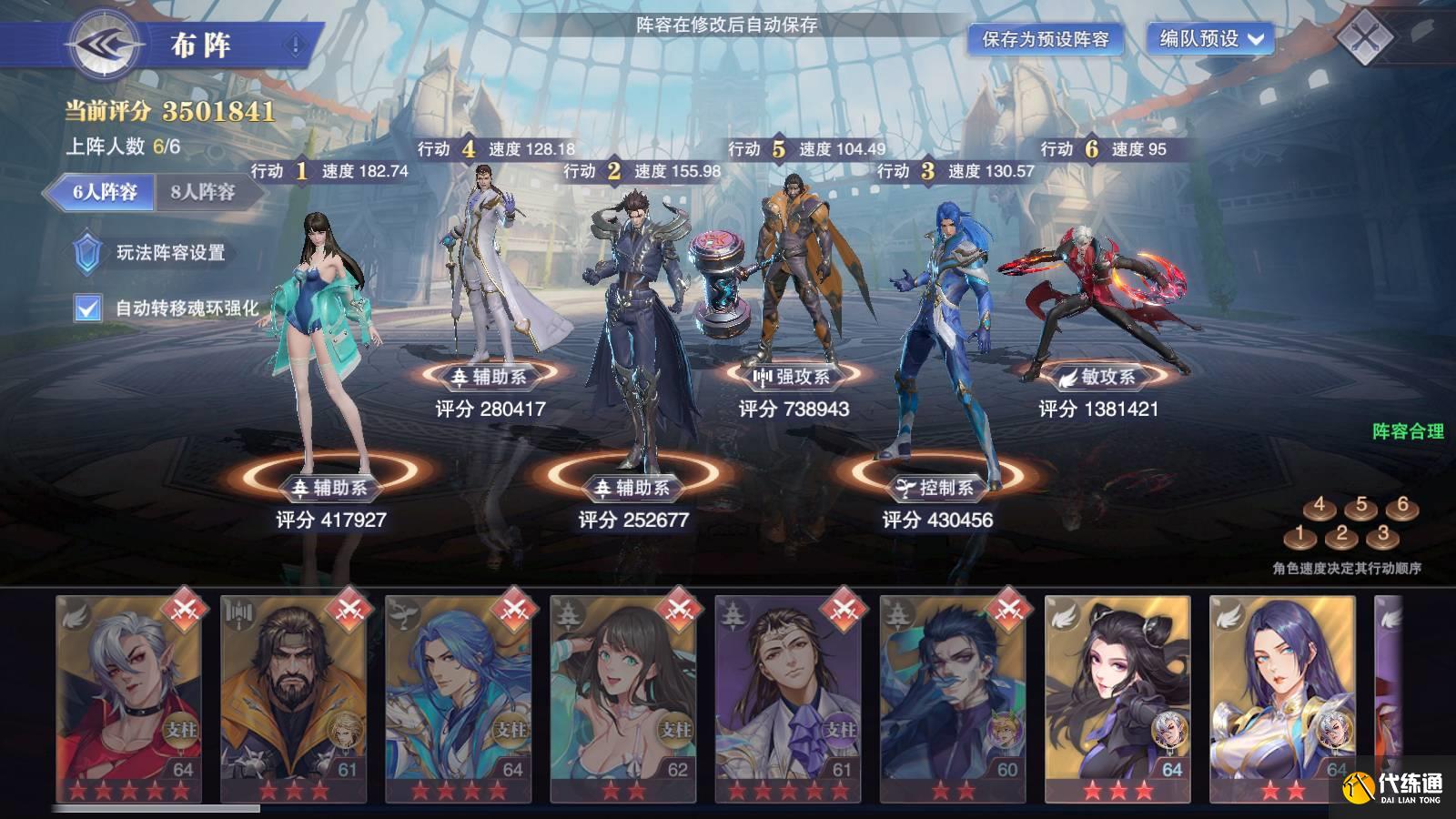Screen dimensions: 1456x819
Task: Tap the exclamation info icon beside 布阵 title
Action: tap(293, 41)
